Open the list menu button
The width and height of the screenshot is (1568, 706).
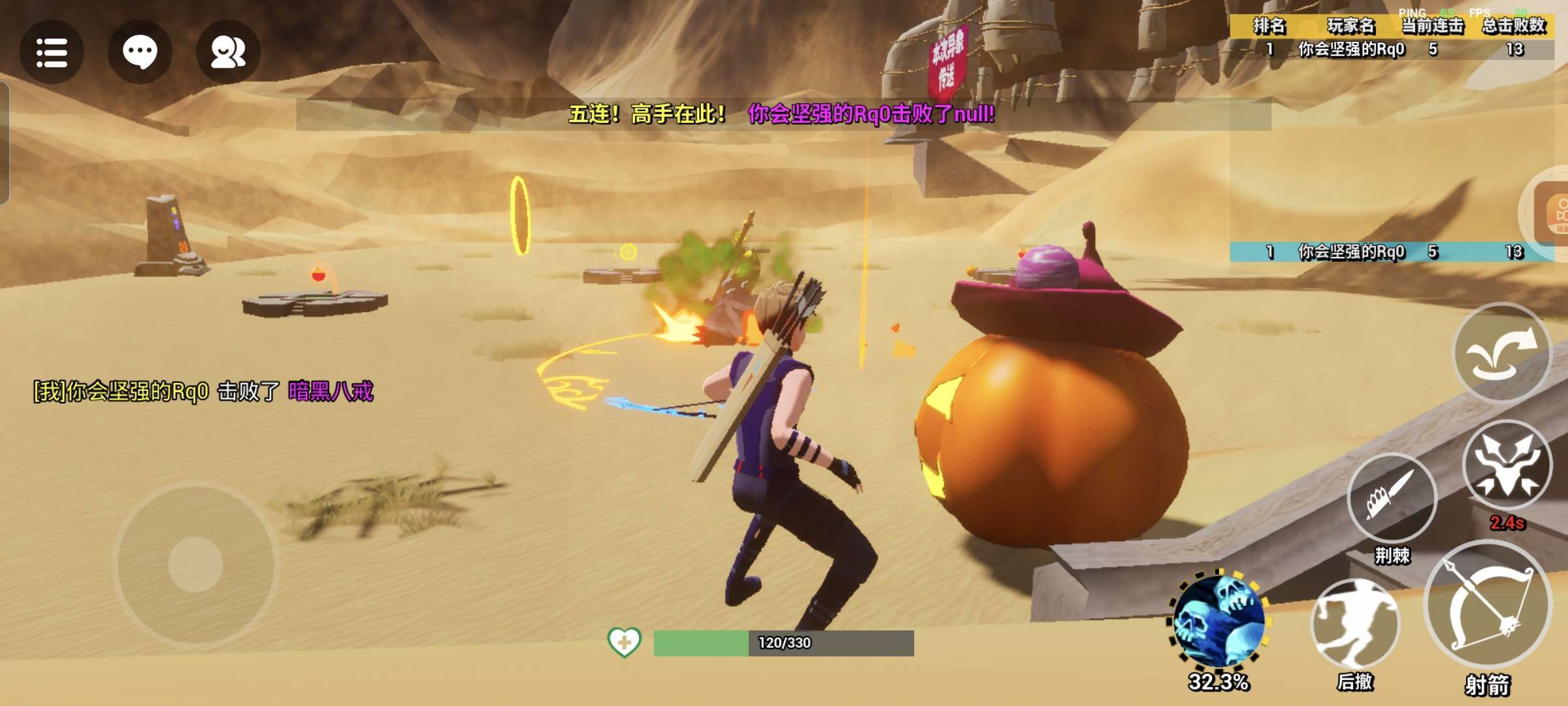click(x=52, y=52)
